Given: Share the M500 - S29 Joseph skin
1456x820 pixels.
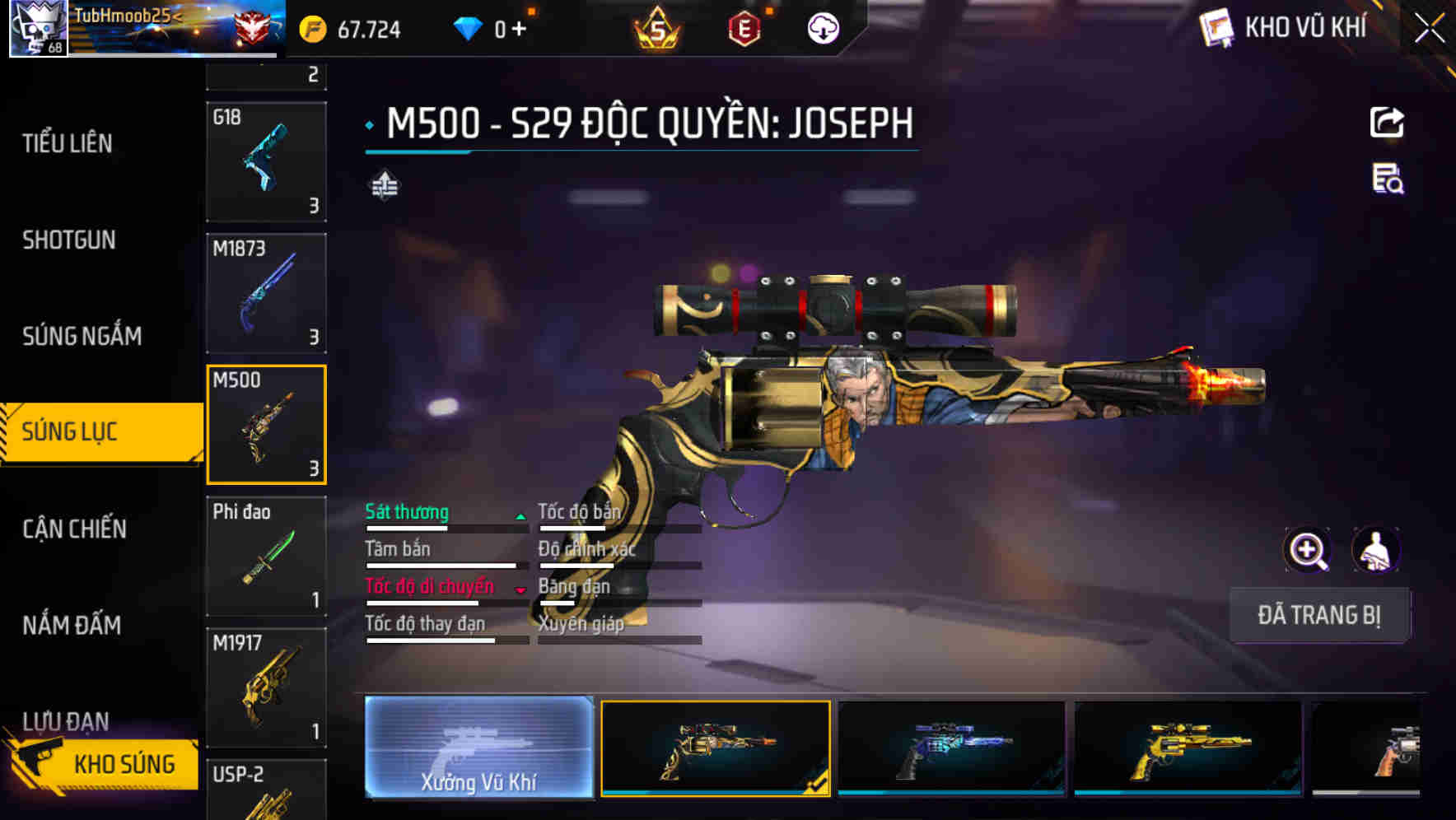Looking at the screenshot, I should (1388, 122).
